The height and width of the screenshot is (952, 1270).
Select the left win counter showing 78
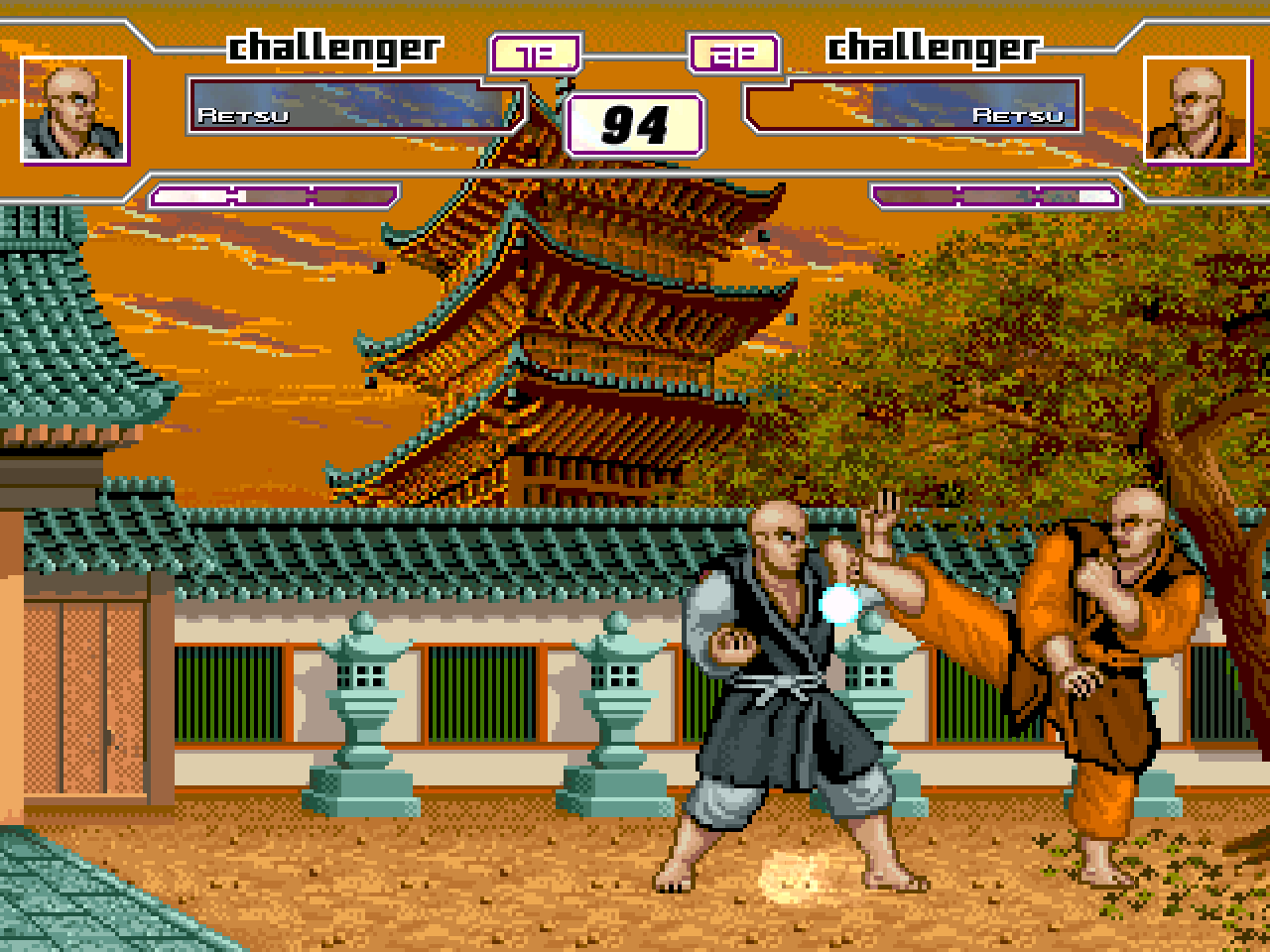point(536,55)
